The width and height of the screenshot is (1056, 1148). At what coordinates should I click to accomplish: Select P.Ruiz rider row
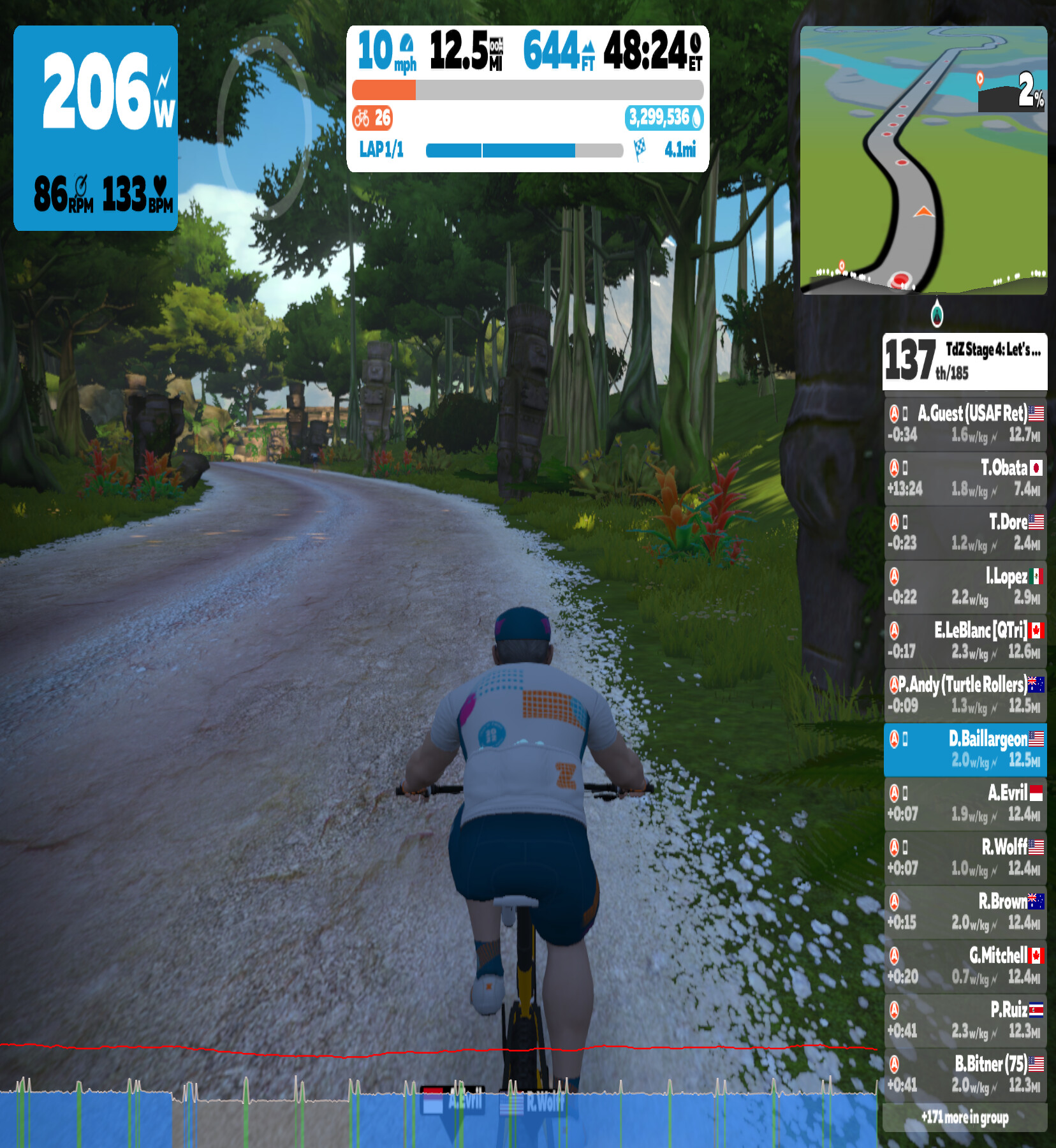point(965,1020)
